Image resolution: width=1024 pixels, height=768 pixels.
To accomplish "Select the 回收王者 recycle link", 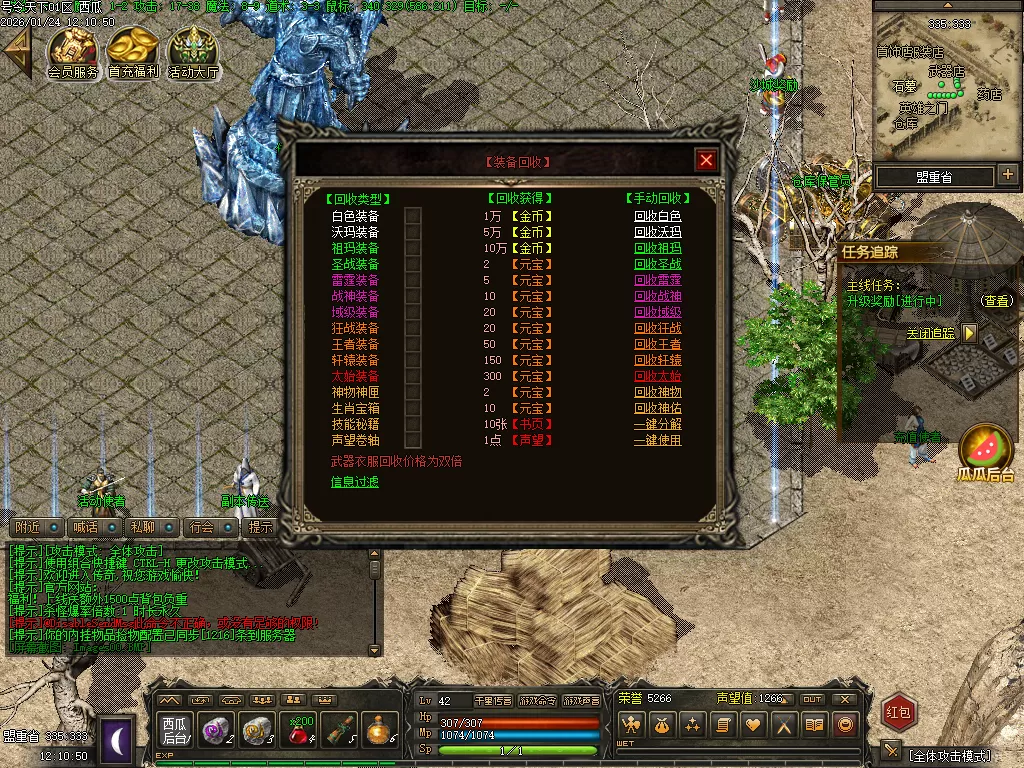I will (657, 344).
